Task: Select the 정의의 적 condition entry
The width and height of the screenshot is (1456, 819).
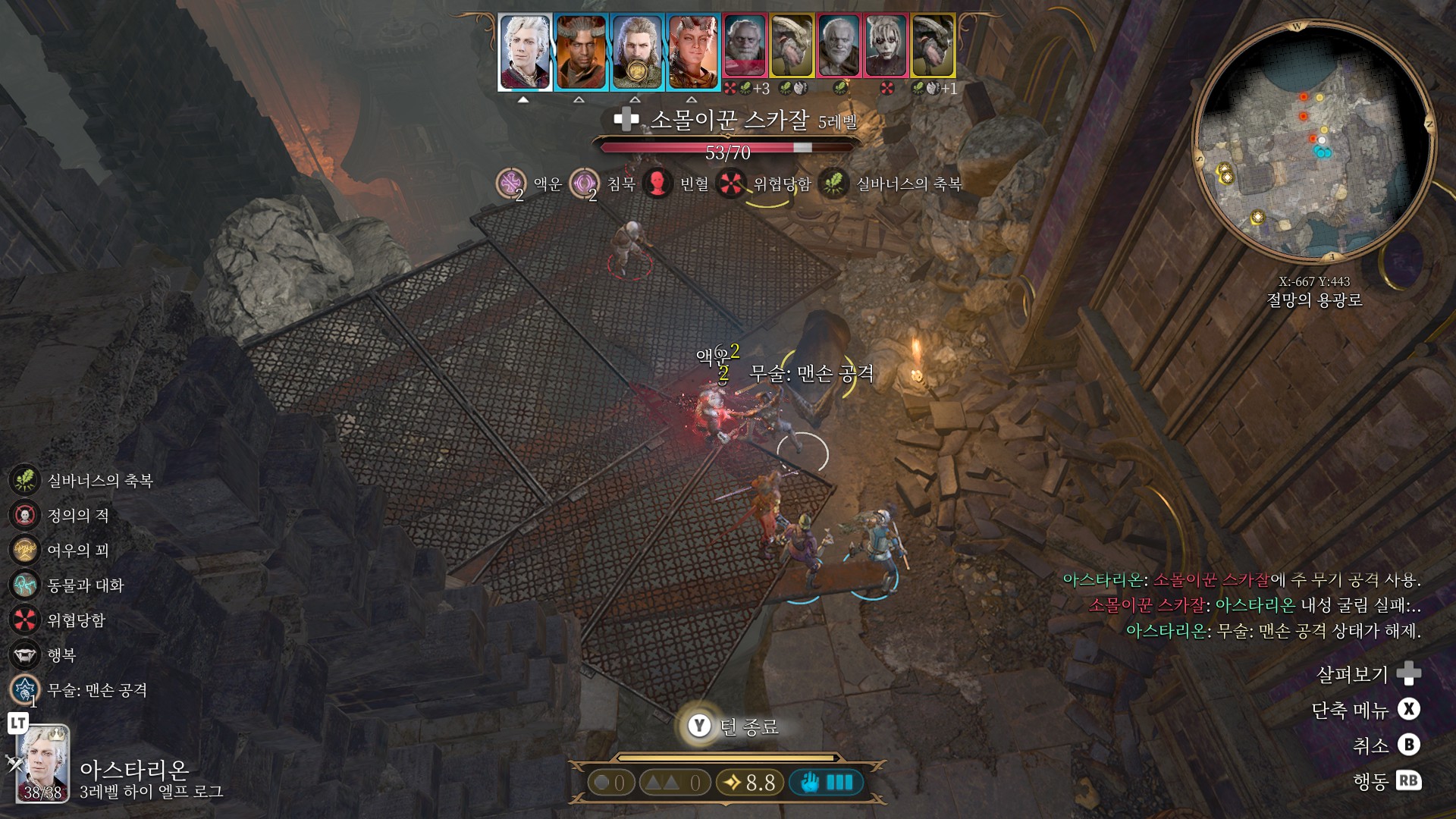Action: tap(25, 516)
